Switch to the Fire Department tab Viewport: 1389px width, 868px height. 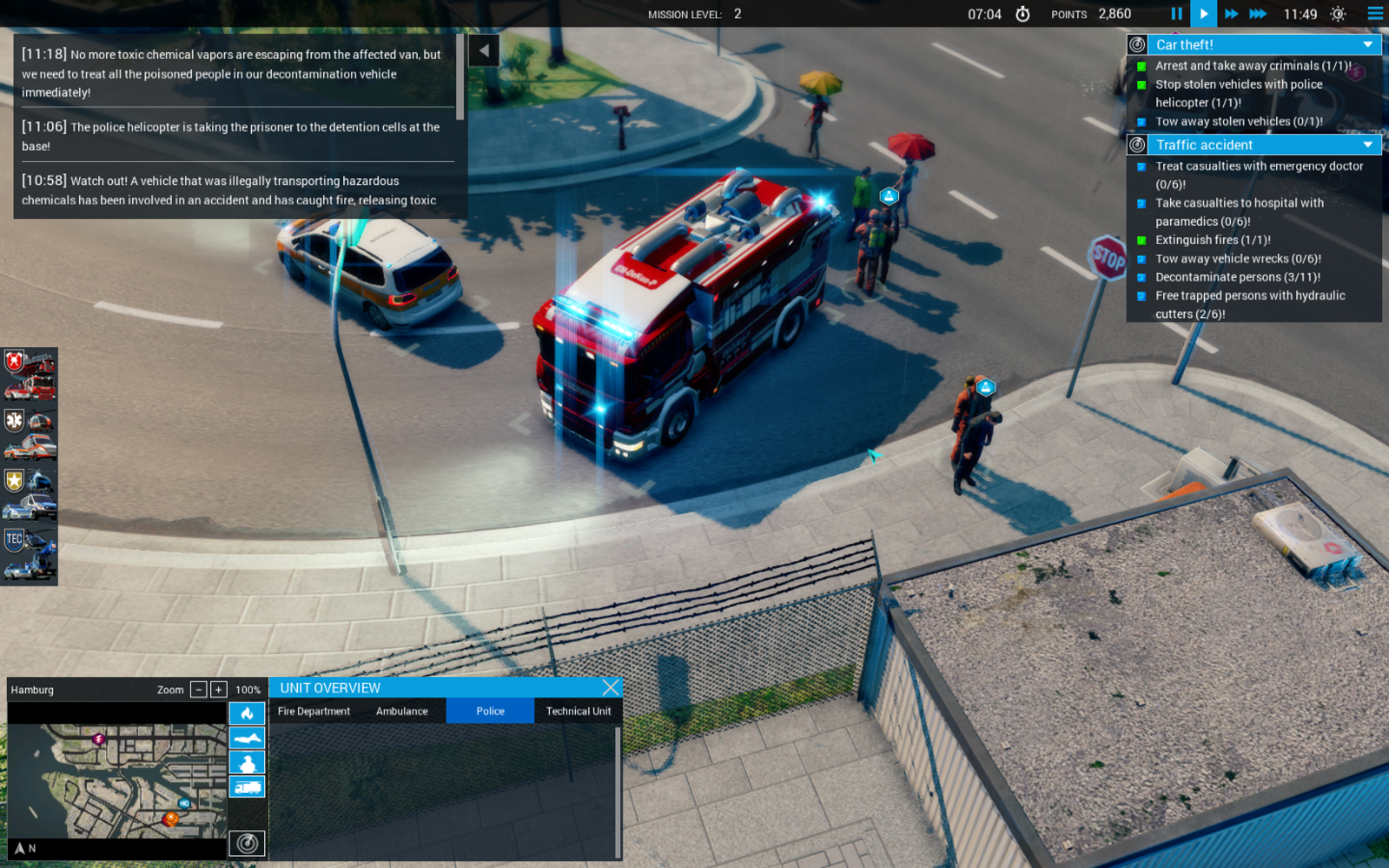[x=313, y=711]
